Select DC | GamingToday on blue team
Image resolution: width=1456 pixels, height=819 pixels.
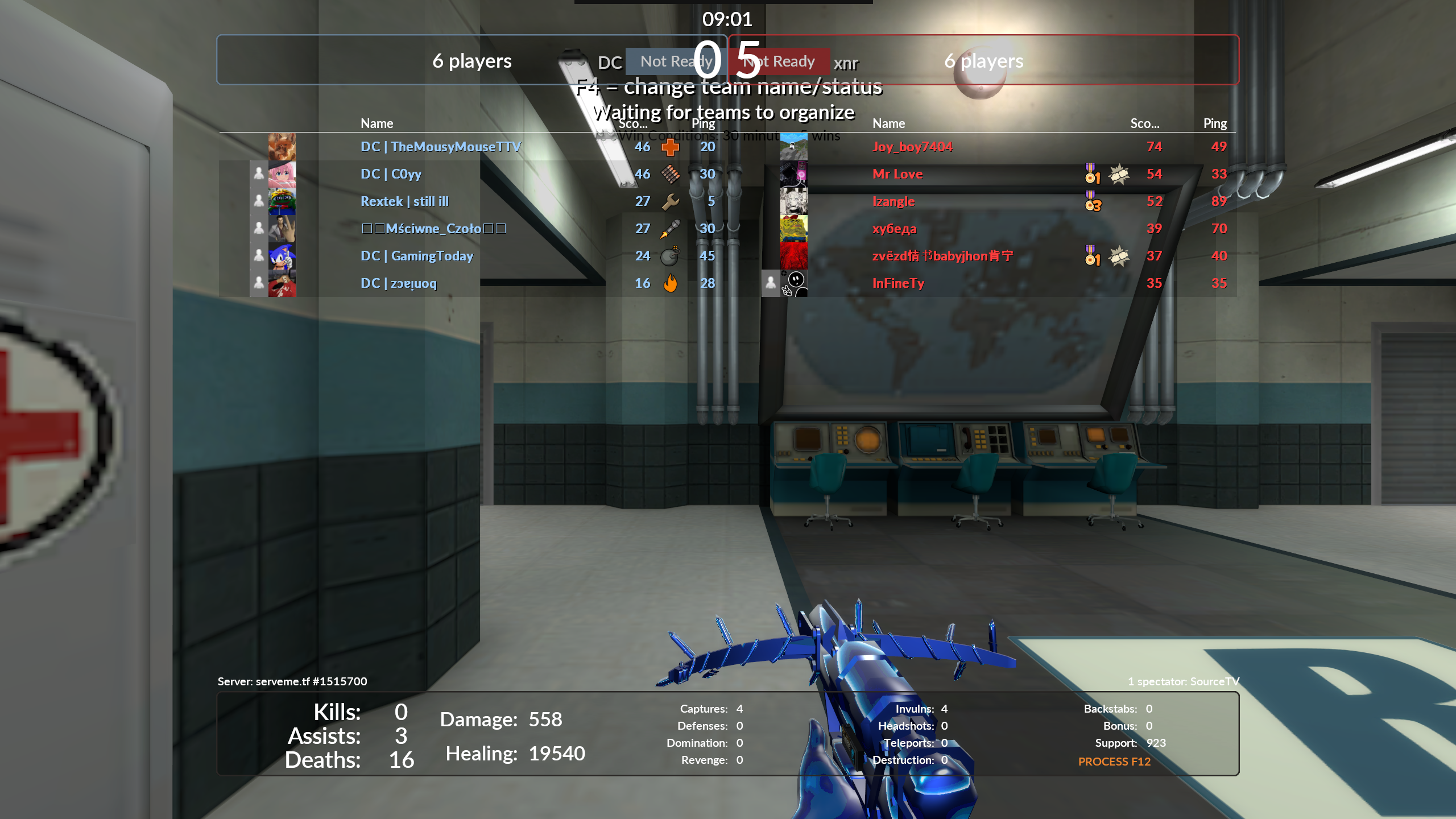coord(416,256)
